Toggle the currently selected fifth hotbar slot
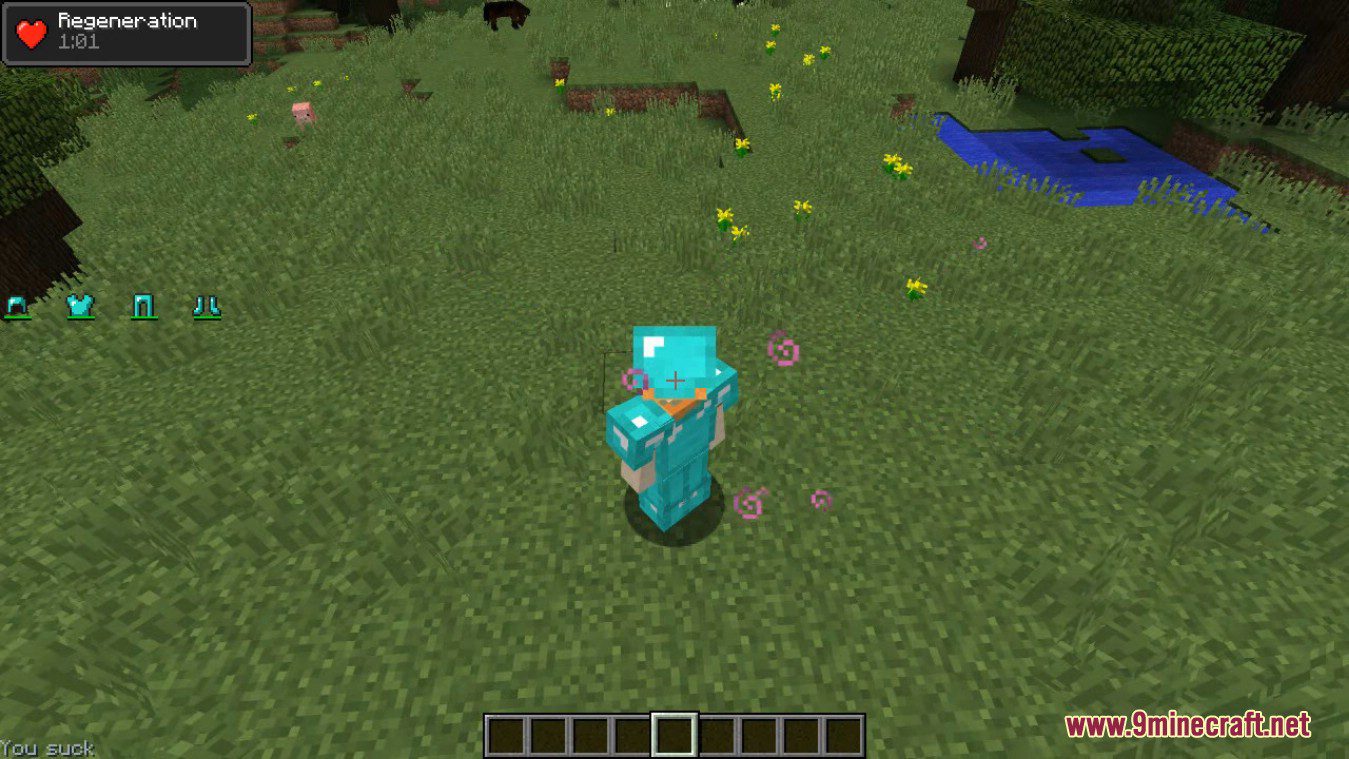Viewport: 1349px width, 759px height. tap(674, 735)
